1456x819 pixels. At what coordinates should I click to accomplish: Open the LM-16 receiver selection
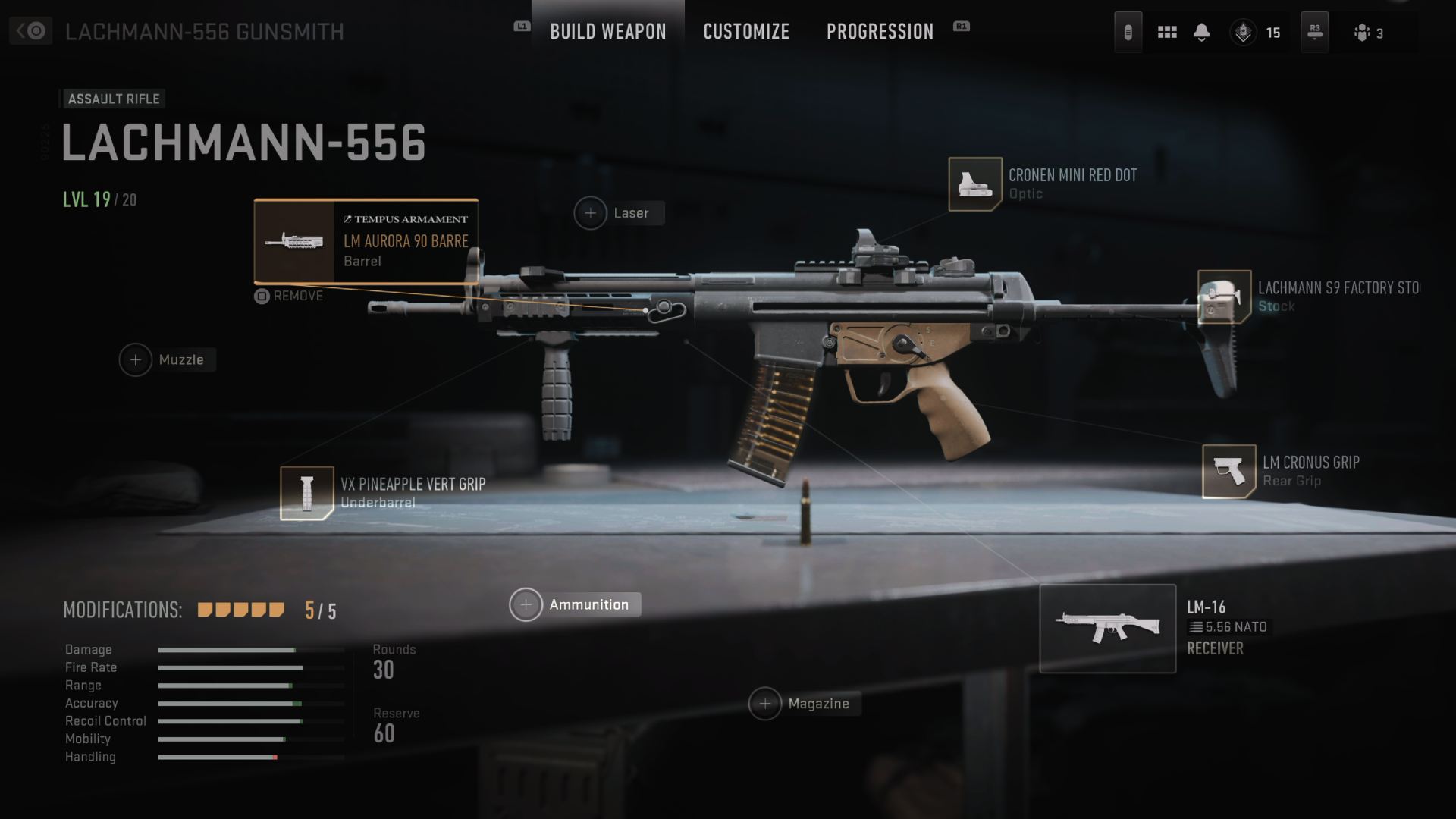[1107, 628]
